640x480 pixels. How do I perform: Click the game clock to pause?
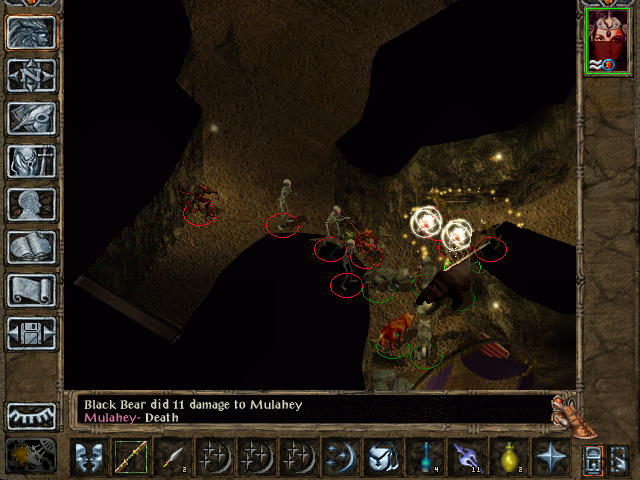(x=22, y=457)
